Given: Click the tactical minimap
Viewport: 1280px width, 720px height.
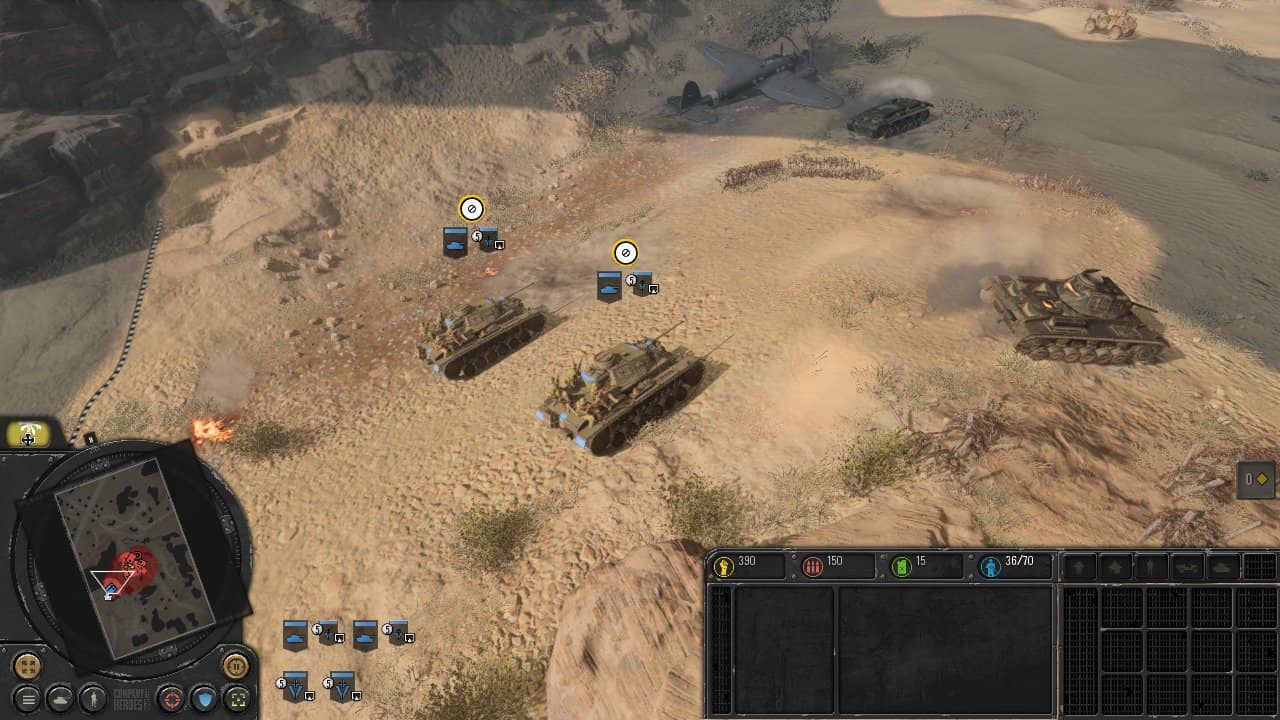Looking at the screenshot, I should (133, 556).
